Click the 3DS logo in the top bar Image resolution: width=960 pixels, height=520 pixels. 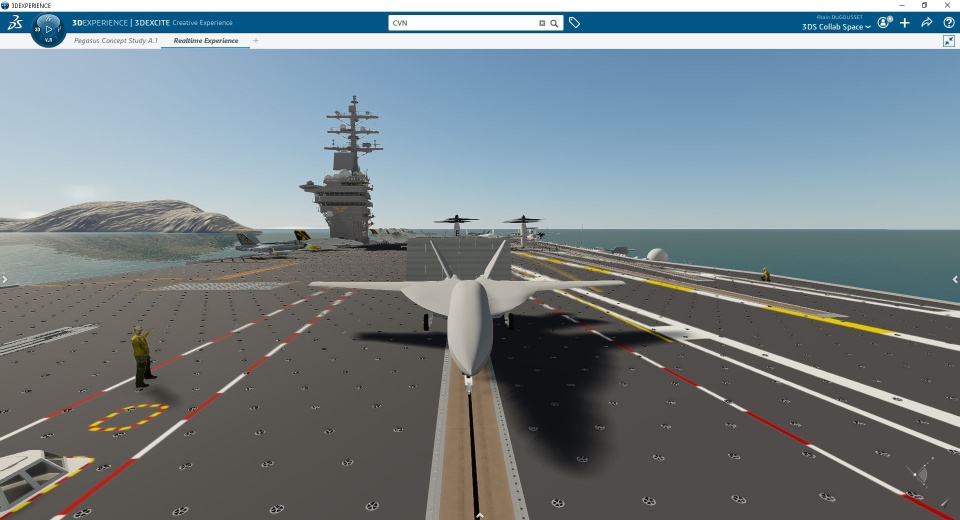coord(14,23)
